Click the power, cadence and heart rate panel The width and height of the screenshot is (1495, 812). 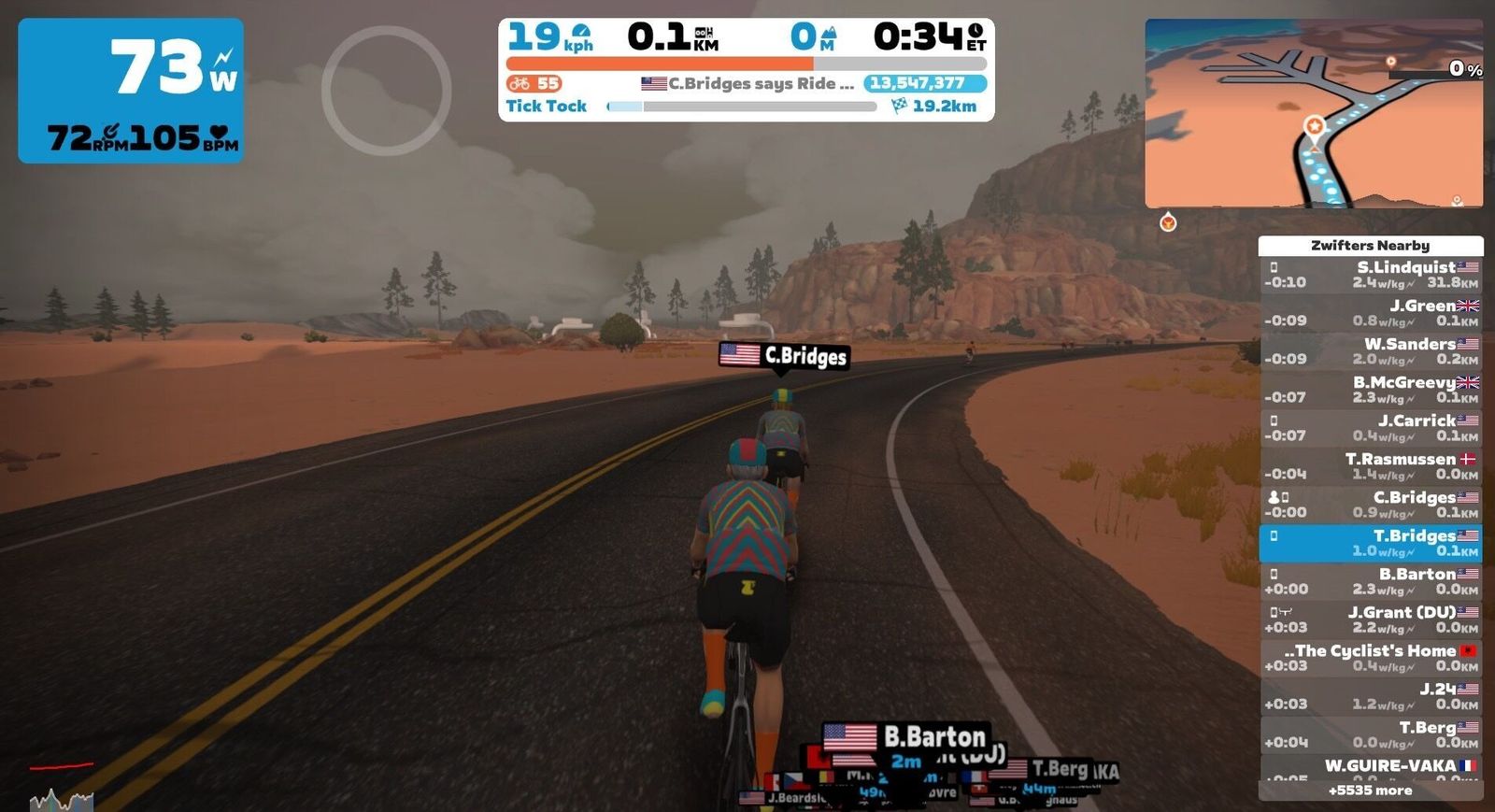click(x=131, y=91)
